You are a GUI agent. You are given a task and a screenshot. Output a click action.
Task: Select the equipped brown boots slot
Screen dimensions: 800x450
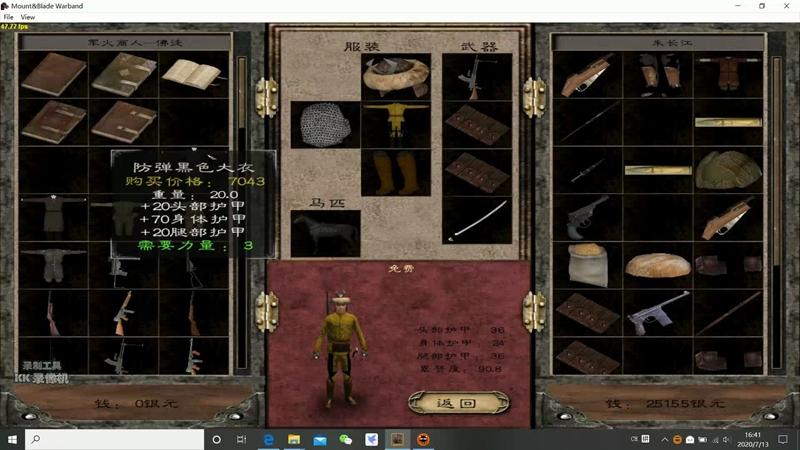(x=395, y=173)
